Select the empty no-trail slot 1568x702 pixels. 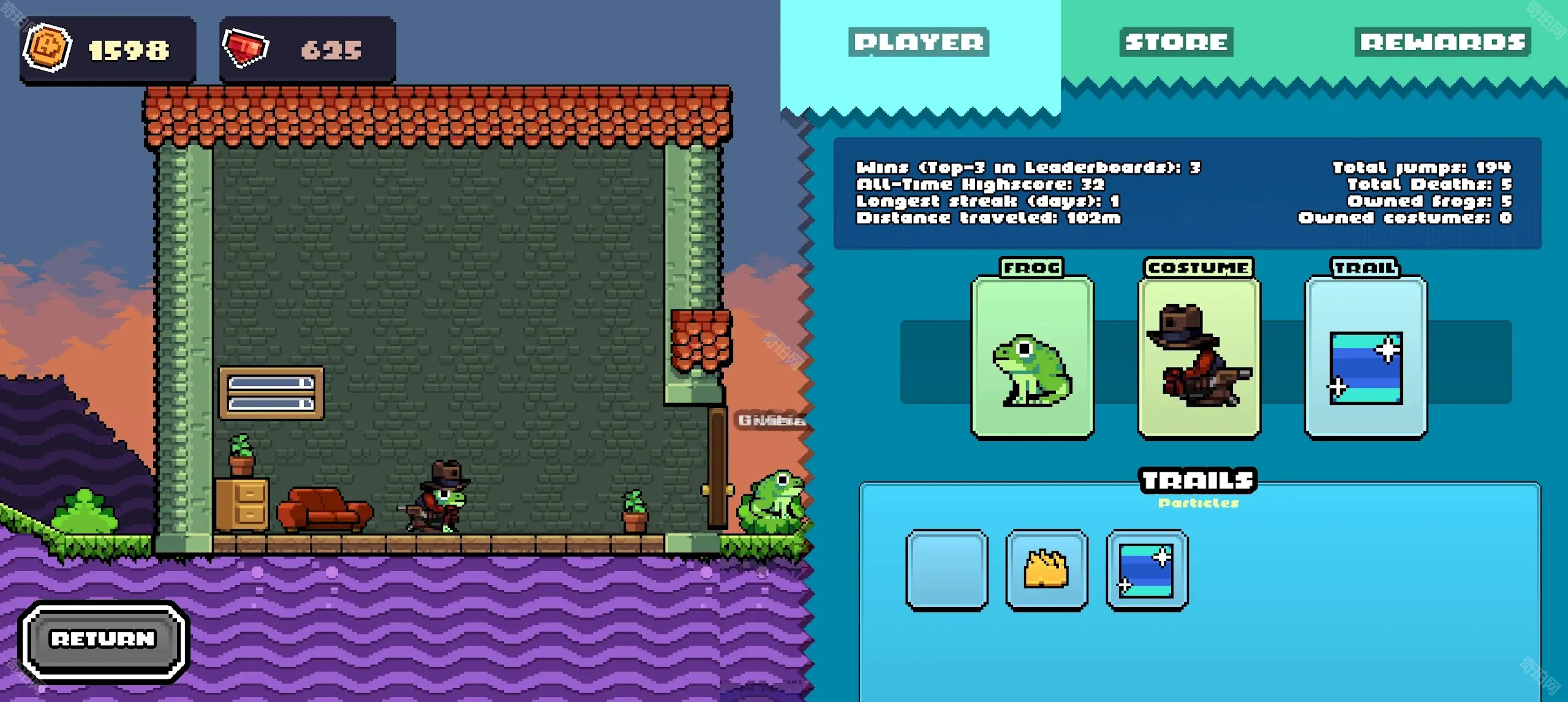tap(946, 570)
